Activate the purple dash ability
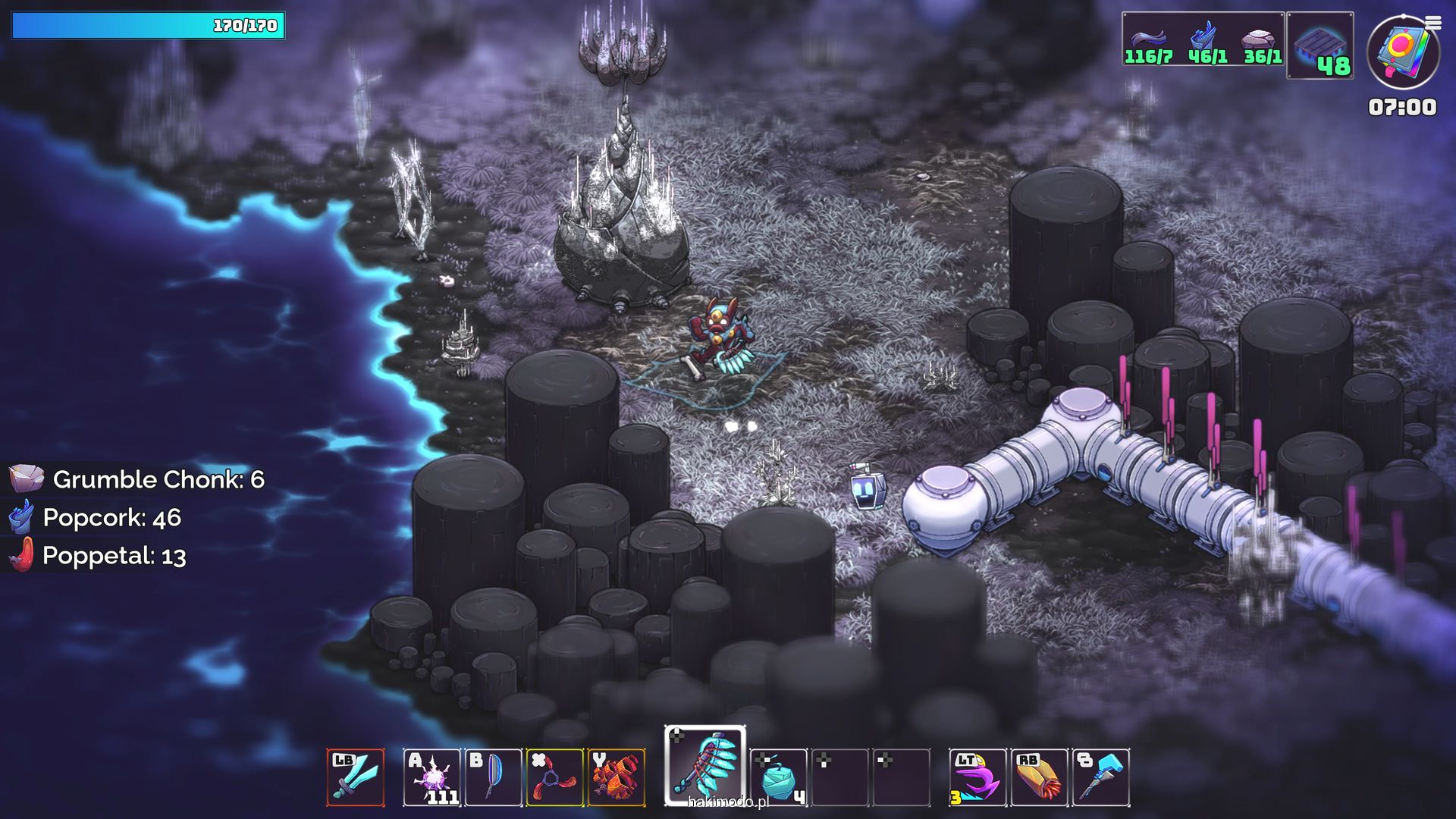This screenshot has width=1456, height=819. click(x=977, y=777)
